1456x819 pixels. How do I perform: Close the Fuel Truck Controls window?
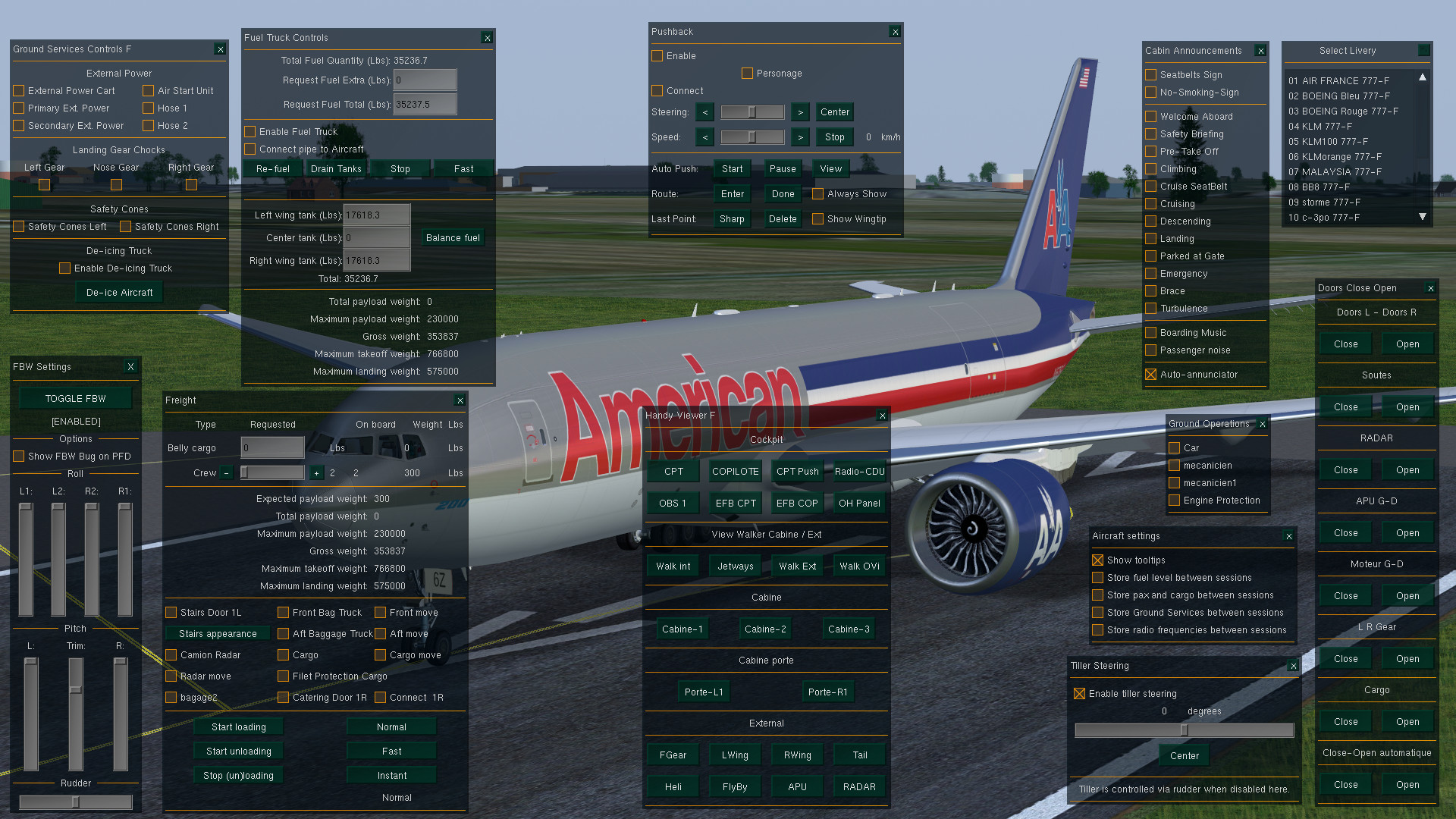point(487,38)
